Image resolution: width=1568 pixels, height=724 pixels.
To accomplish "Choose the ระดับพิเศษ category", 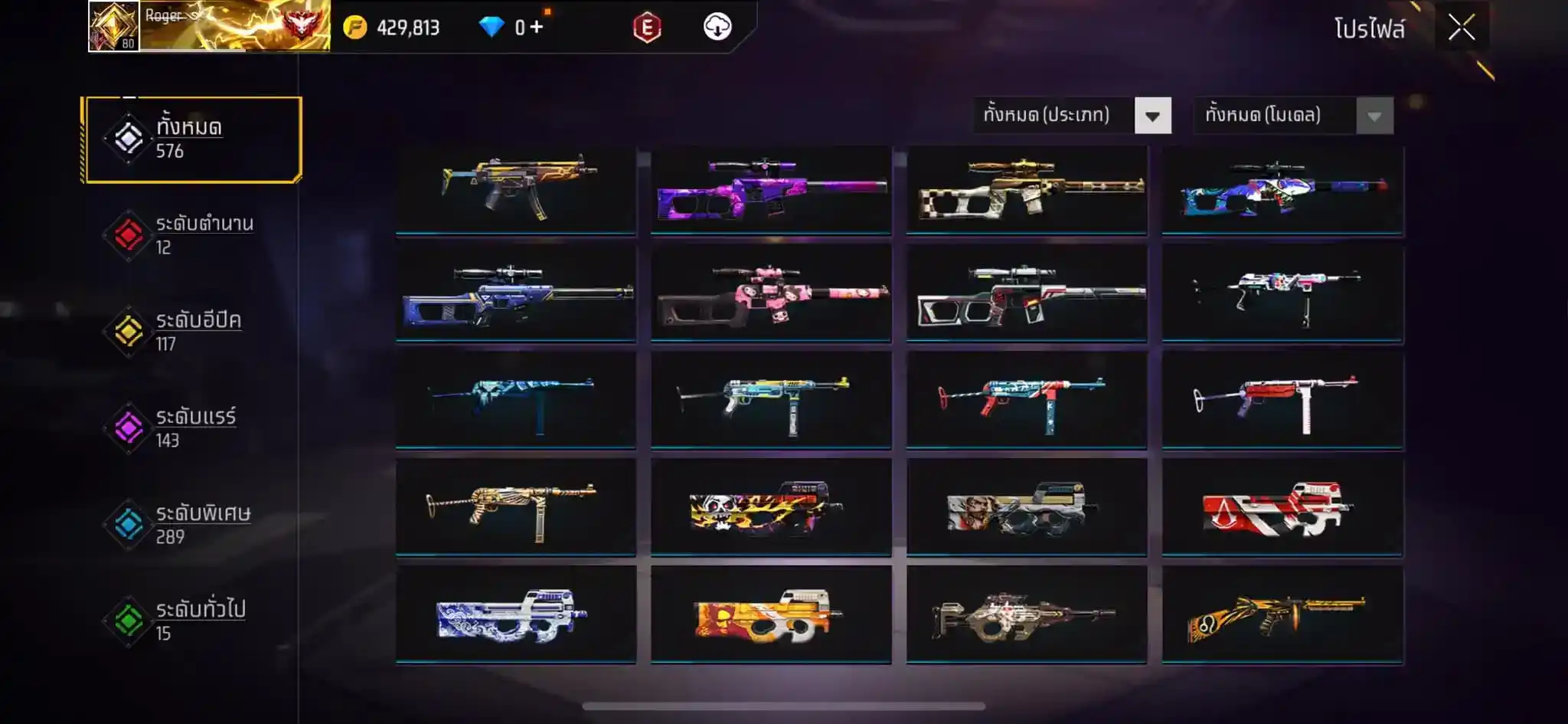I will (x=193, y=524).
